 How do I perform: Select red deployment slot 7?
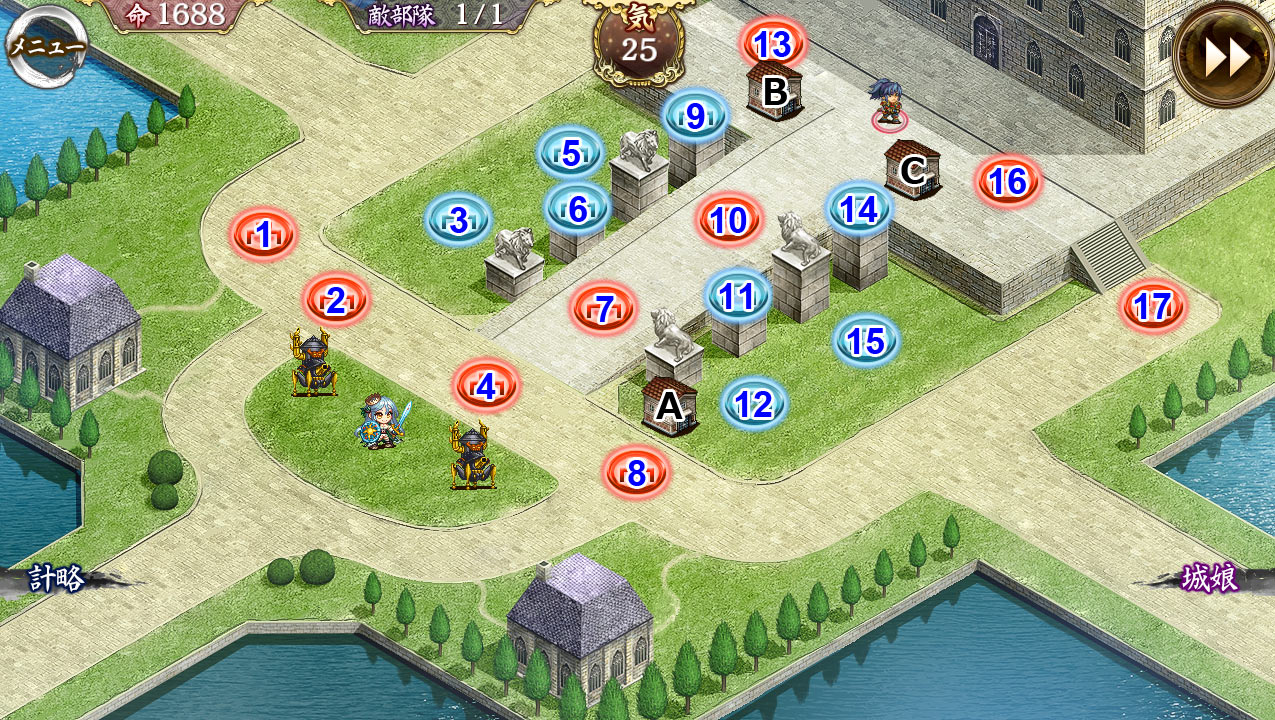603,308
